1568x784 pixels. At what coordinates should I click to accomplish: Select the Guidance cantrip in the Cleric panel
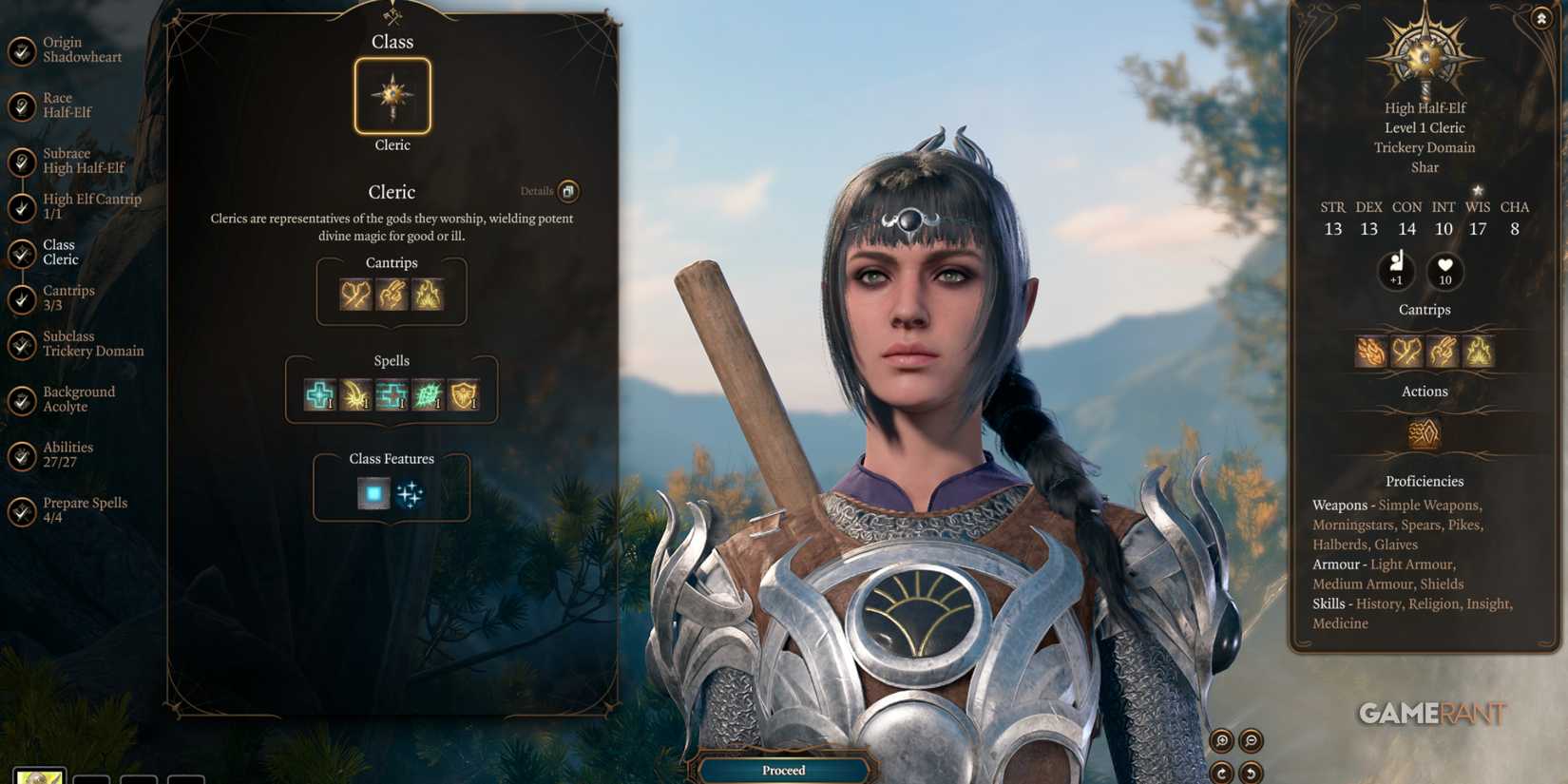click(391, 296)
